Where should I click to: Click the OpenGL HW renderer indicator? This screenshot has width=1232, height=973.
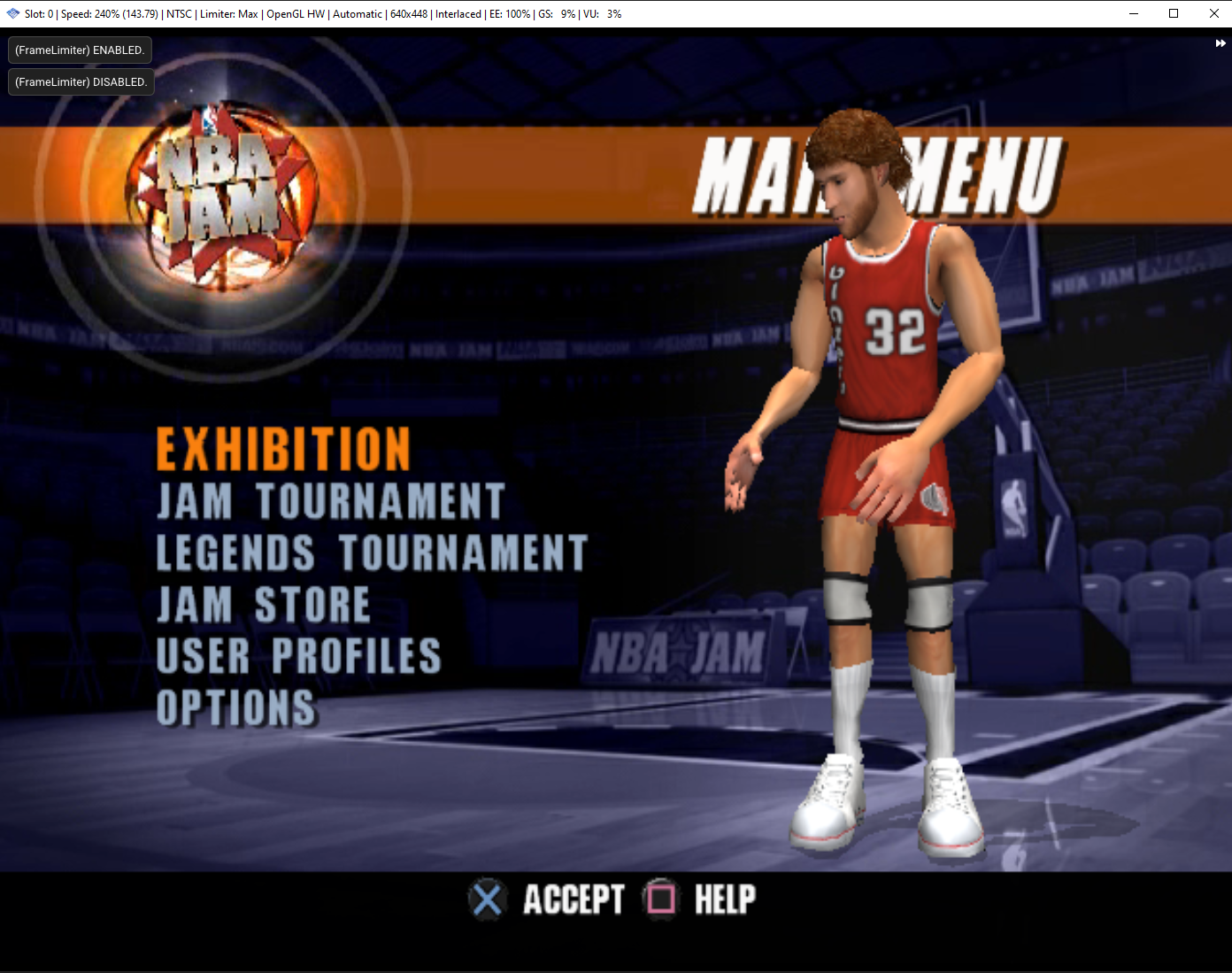[x=296, y=13]
